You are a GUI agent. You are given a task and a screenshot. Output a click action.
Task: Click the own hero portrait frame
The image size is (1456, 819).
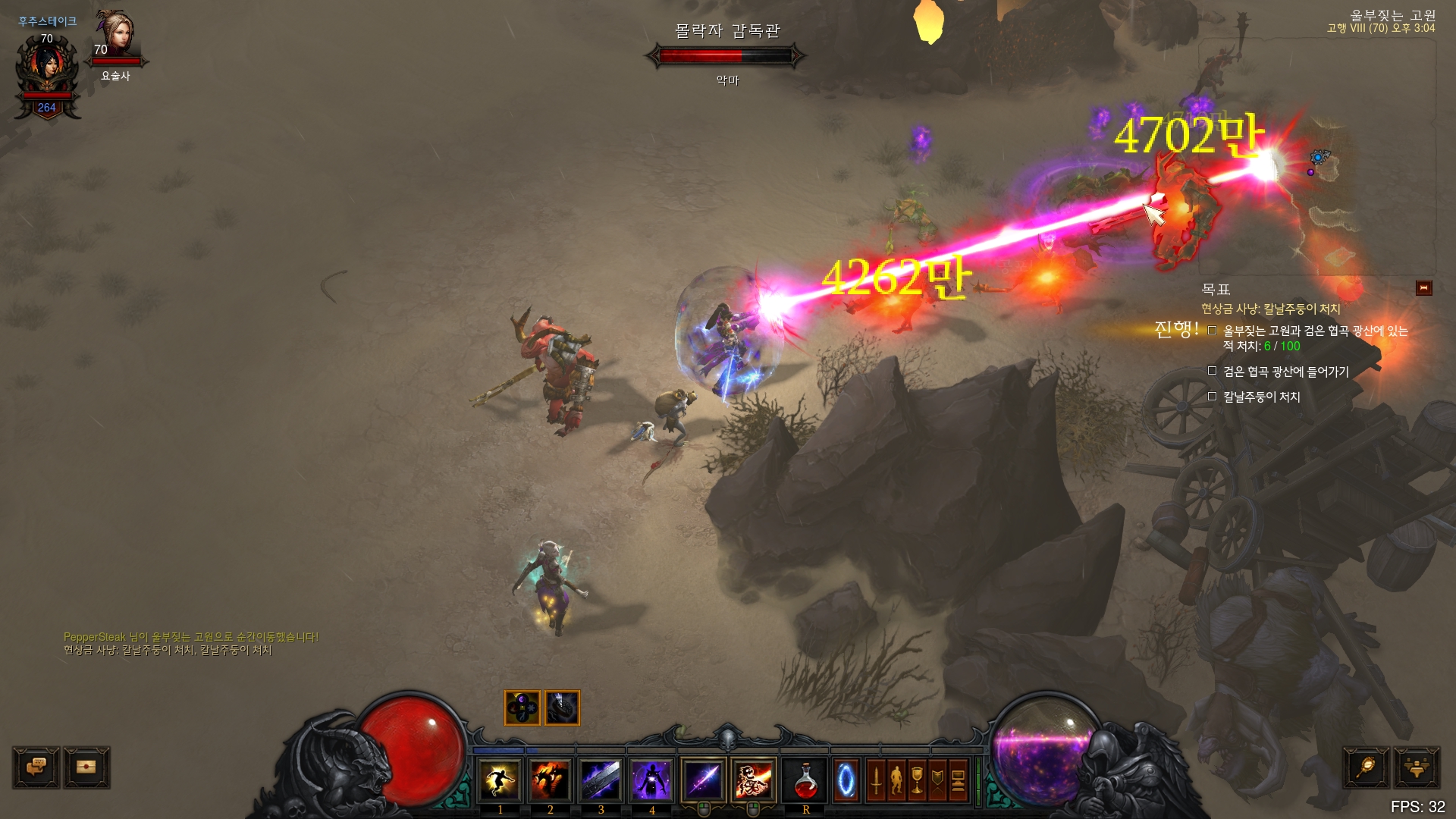tap(47, 70)
